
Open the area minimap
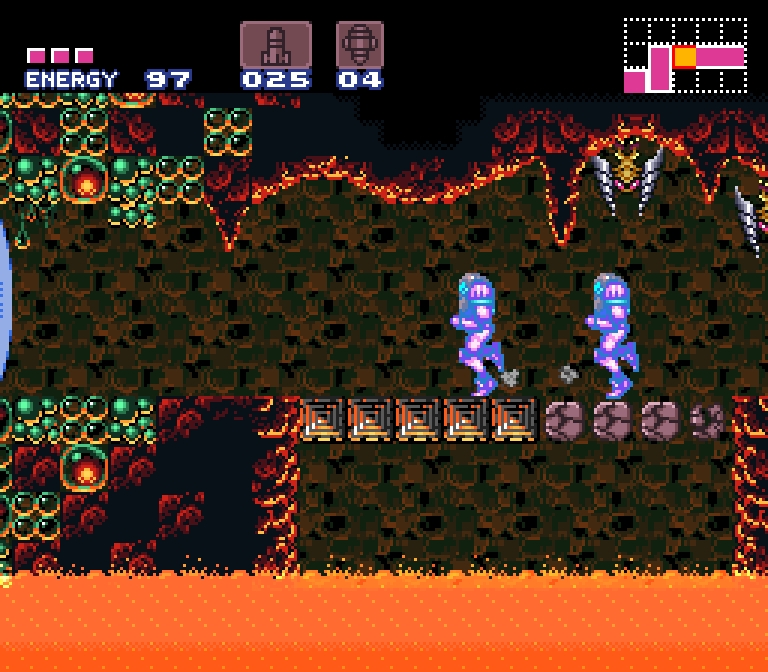click(x=685, y=56)
